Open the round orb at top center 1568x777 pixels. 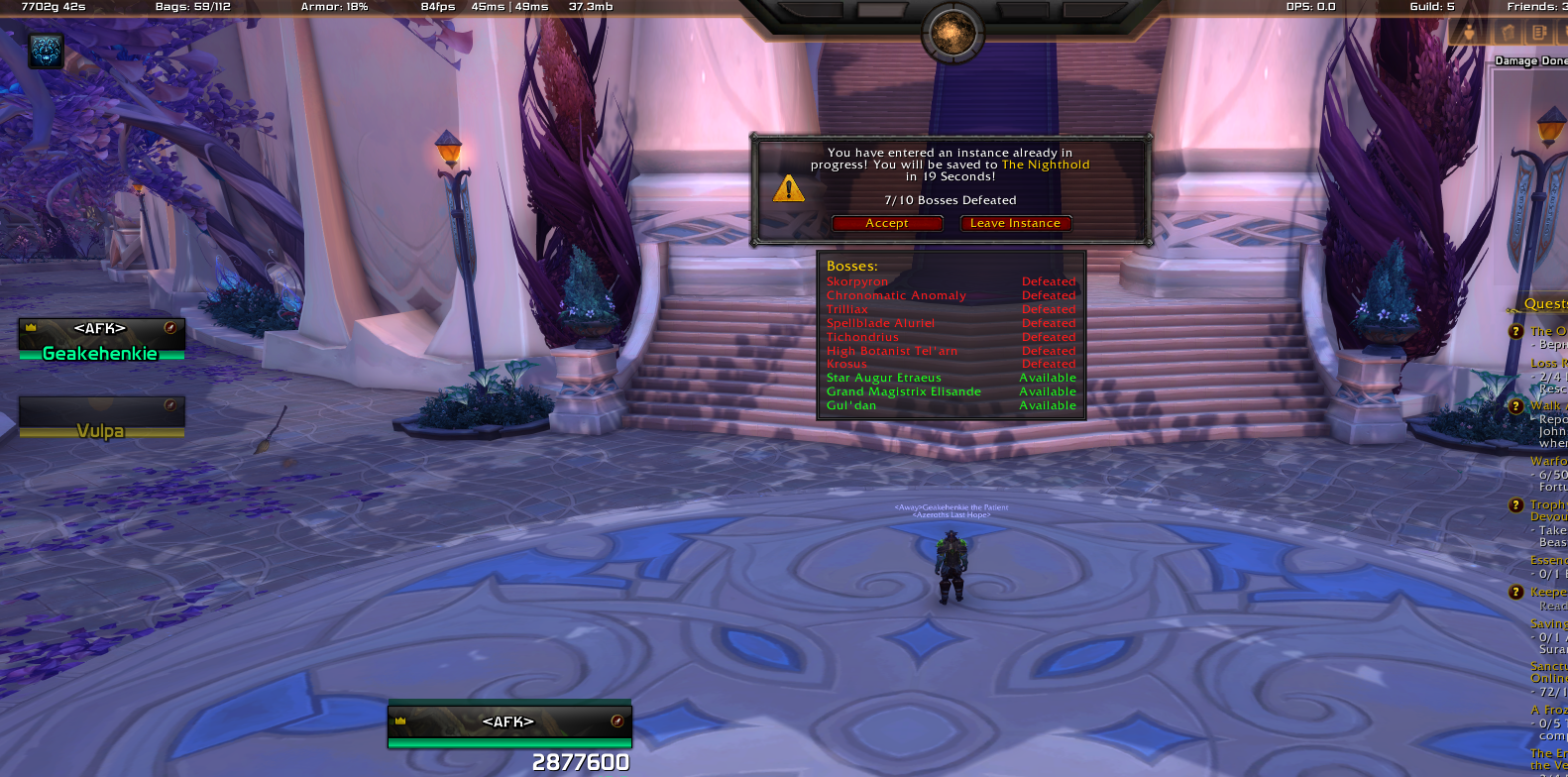(x=952, y=35)
